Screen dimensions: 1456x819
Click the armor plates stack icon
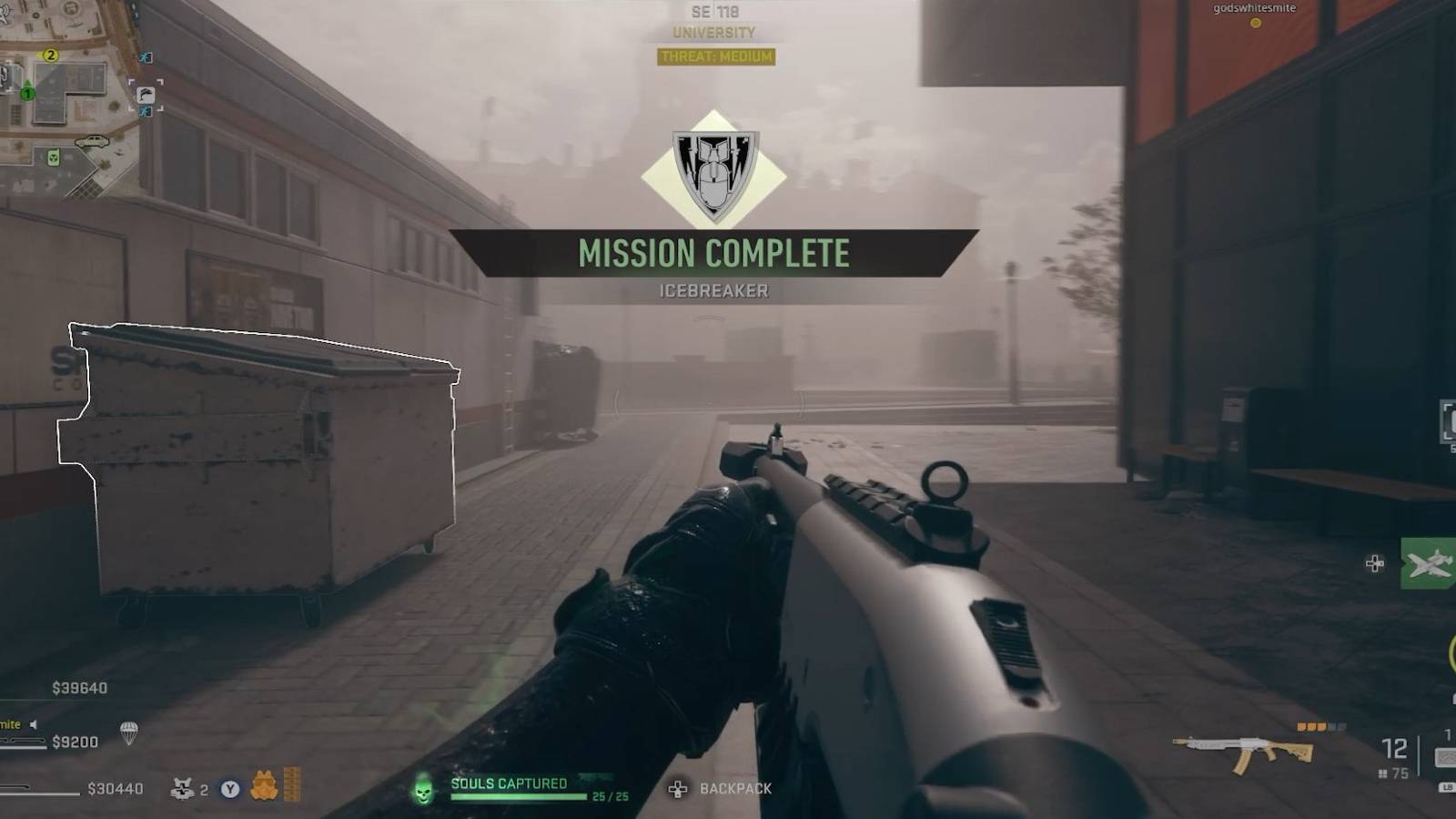point(291,783)
